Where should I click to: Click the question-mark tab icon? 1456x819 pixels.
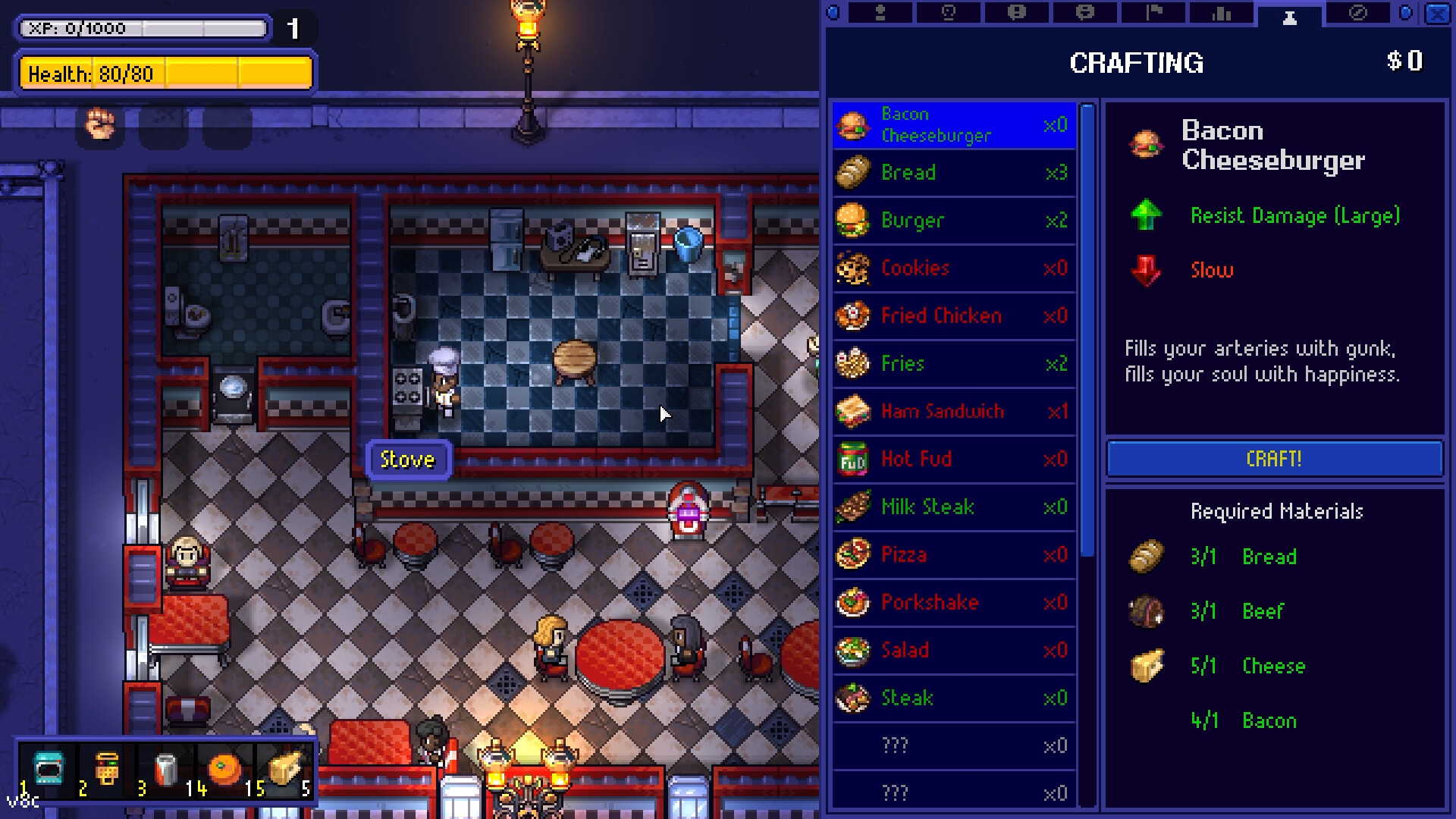click(x=949, y=13)
